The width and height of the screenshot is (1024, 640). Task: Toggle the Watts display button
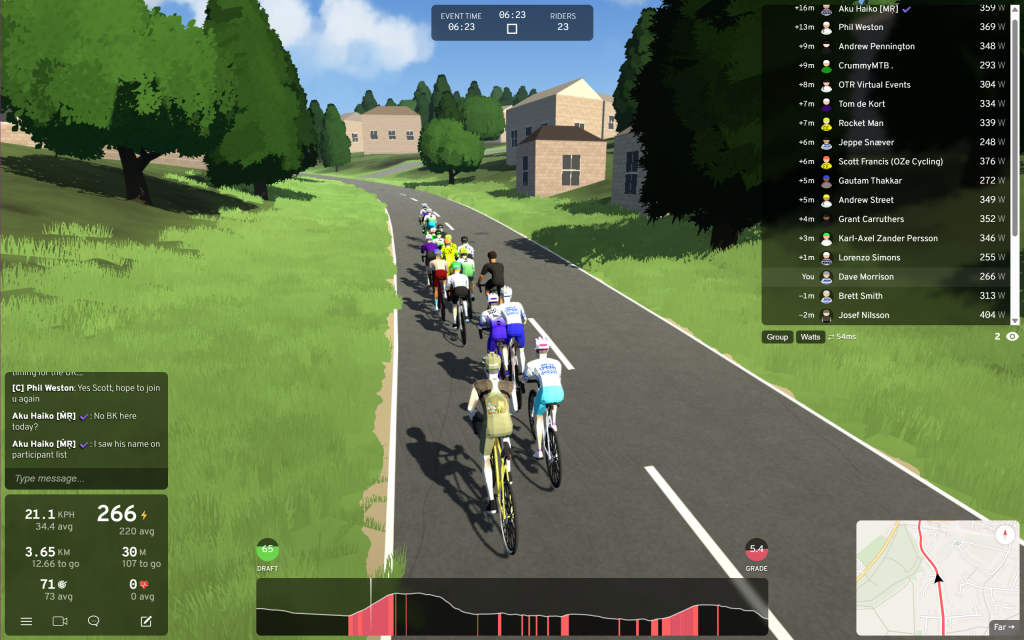810,337
